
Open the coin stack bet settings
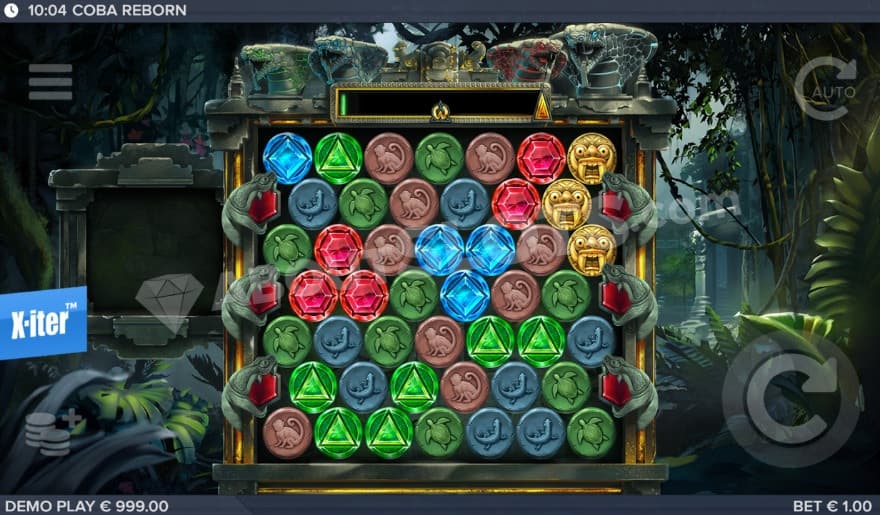[x=48, y=433]
